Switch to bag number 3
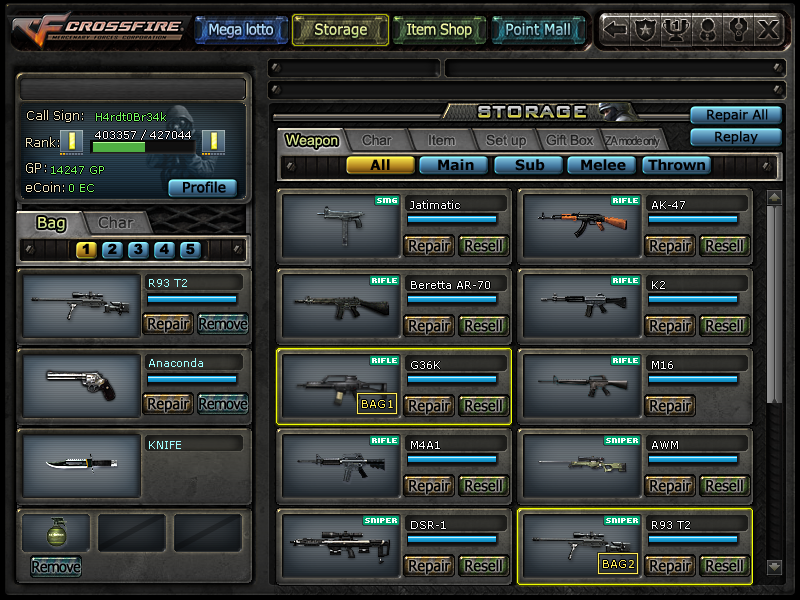Viewport: 800px width, 600px height. click(x=138, y=250)
